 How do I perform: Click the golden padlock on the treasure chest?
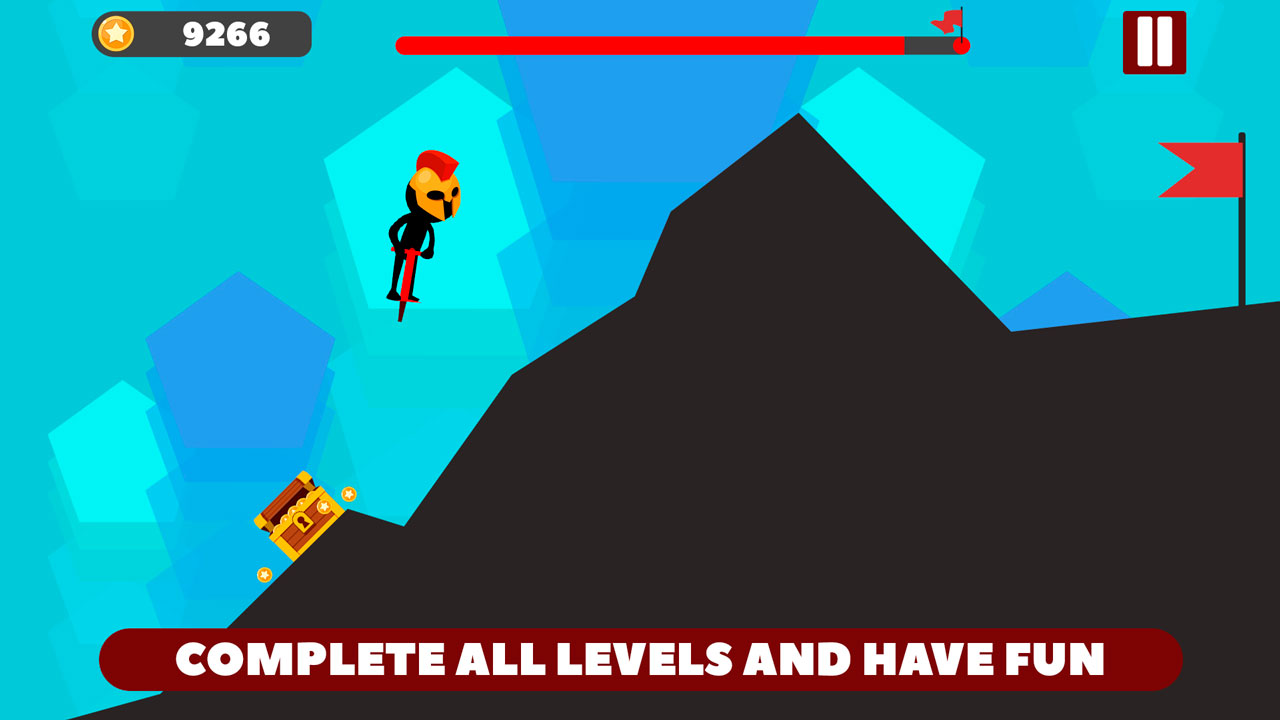click(305, 520)
